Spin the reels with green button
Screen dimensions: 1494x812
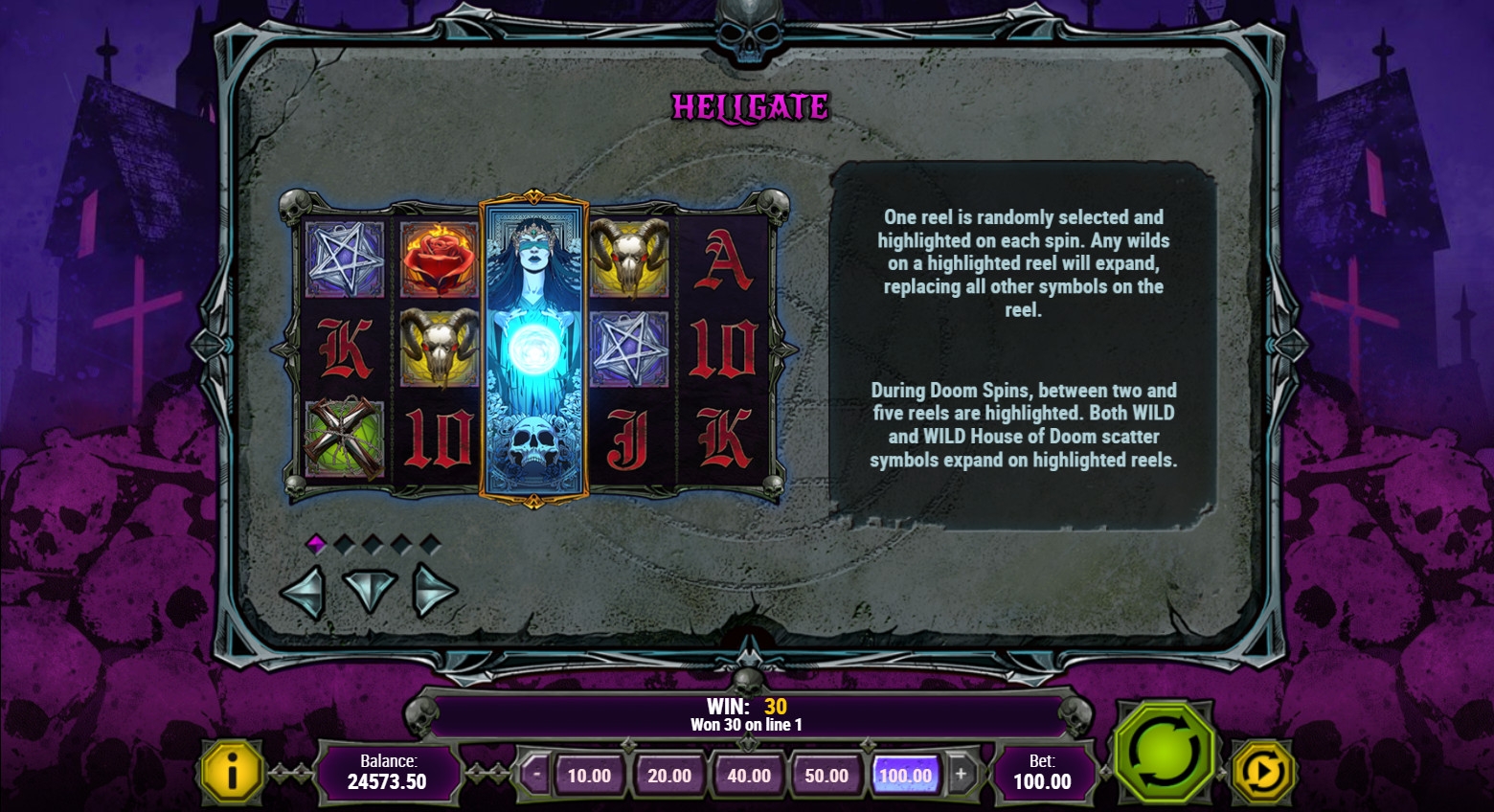[x=1163, y=752]
